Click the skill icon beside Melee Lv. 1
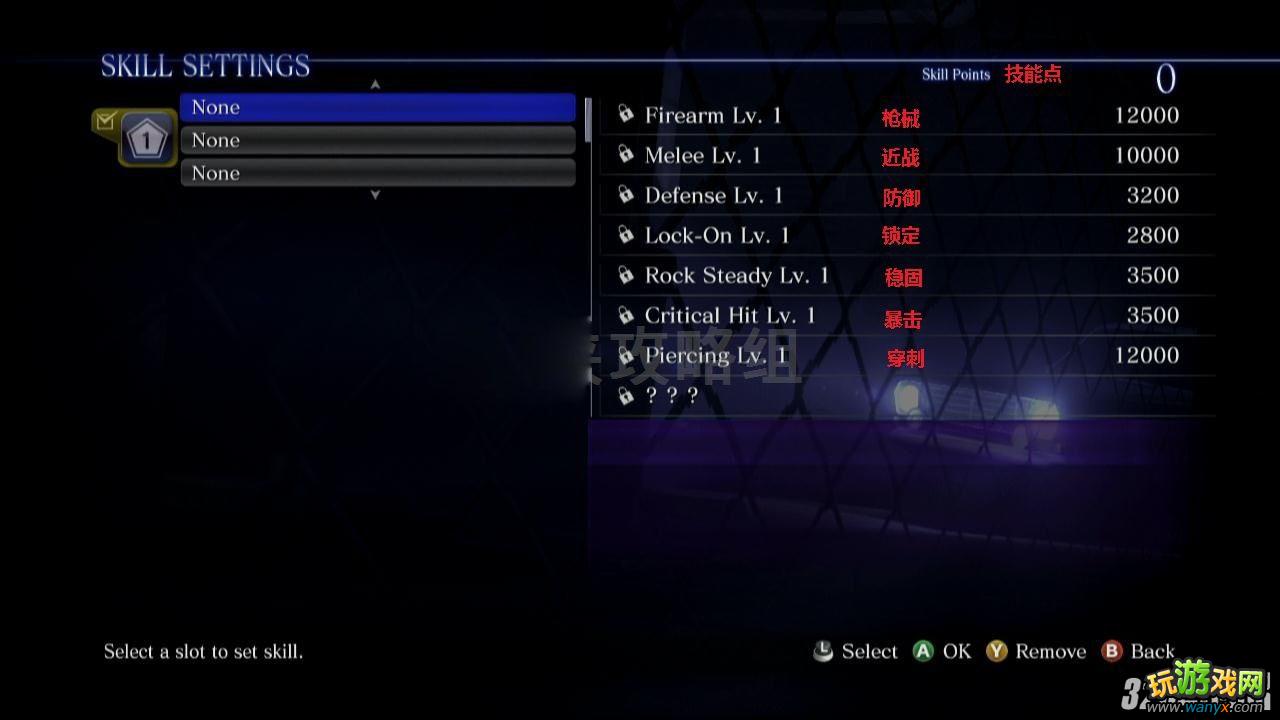 click(626, 154)
